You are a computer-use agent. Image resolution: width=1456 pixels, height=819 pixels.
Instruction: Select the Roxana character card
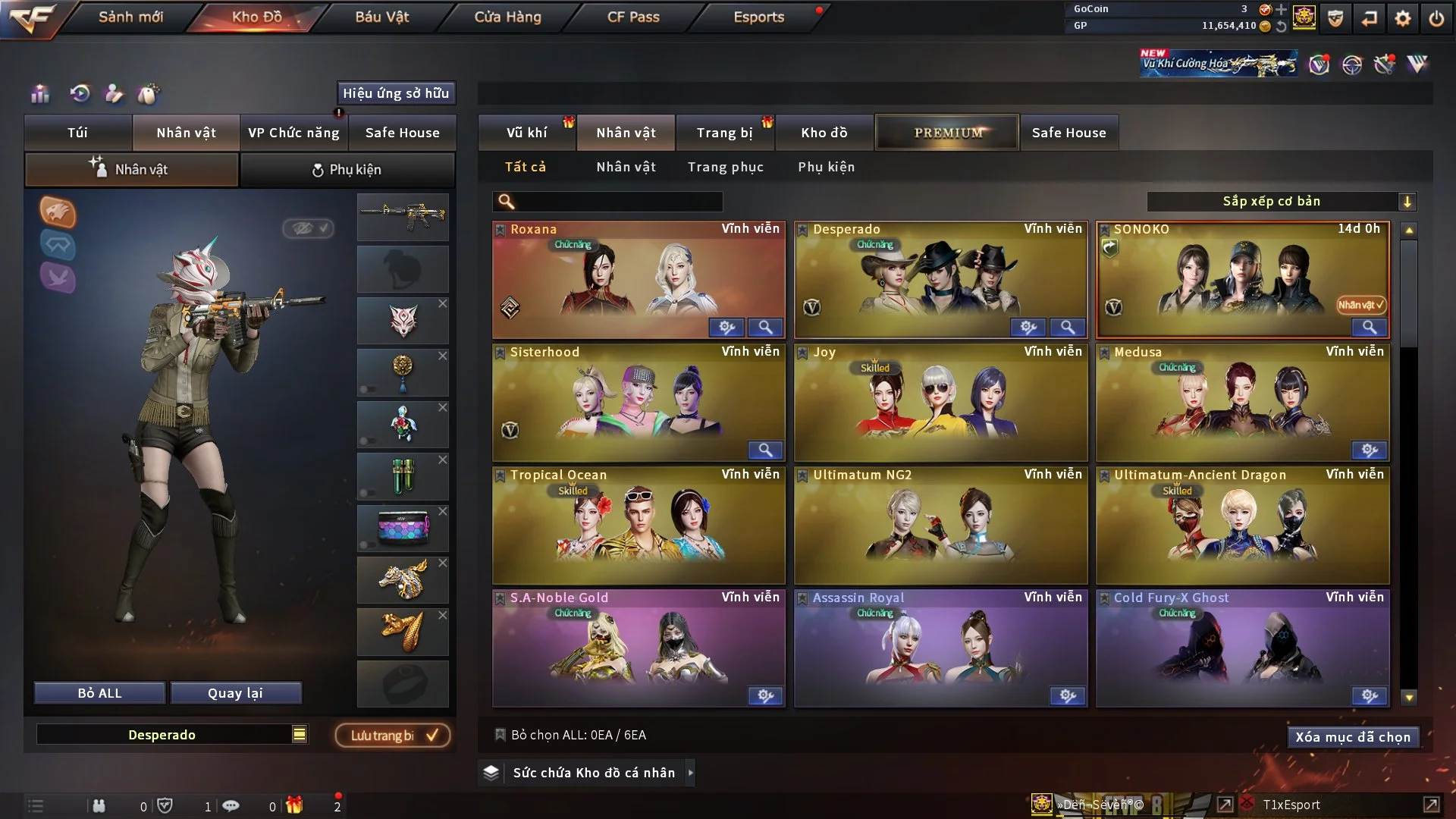click(639, 279)
